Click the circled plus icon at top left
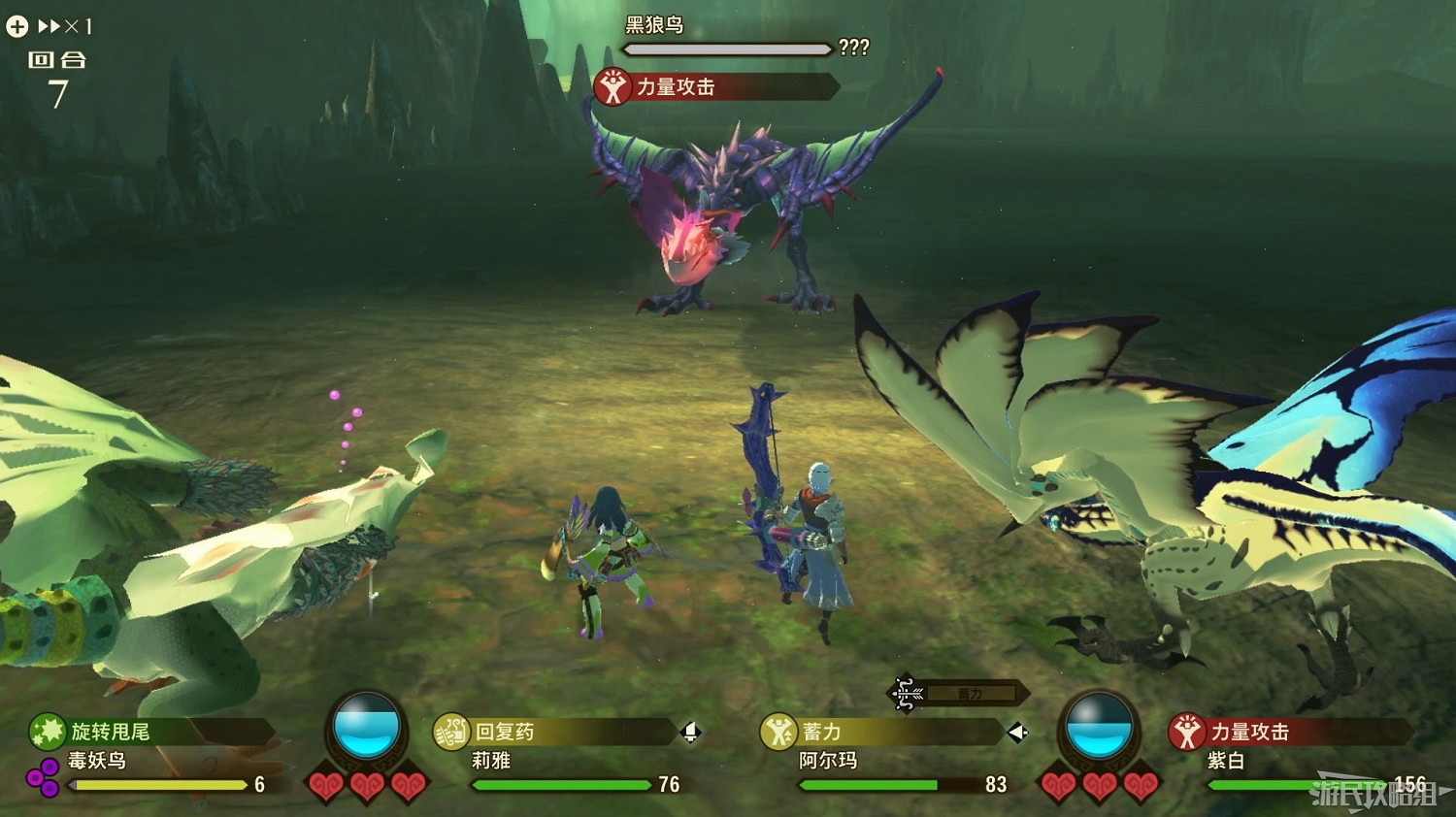The image size is (1456, 817). 16,26
